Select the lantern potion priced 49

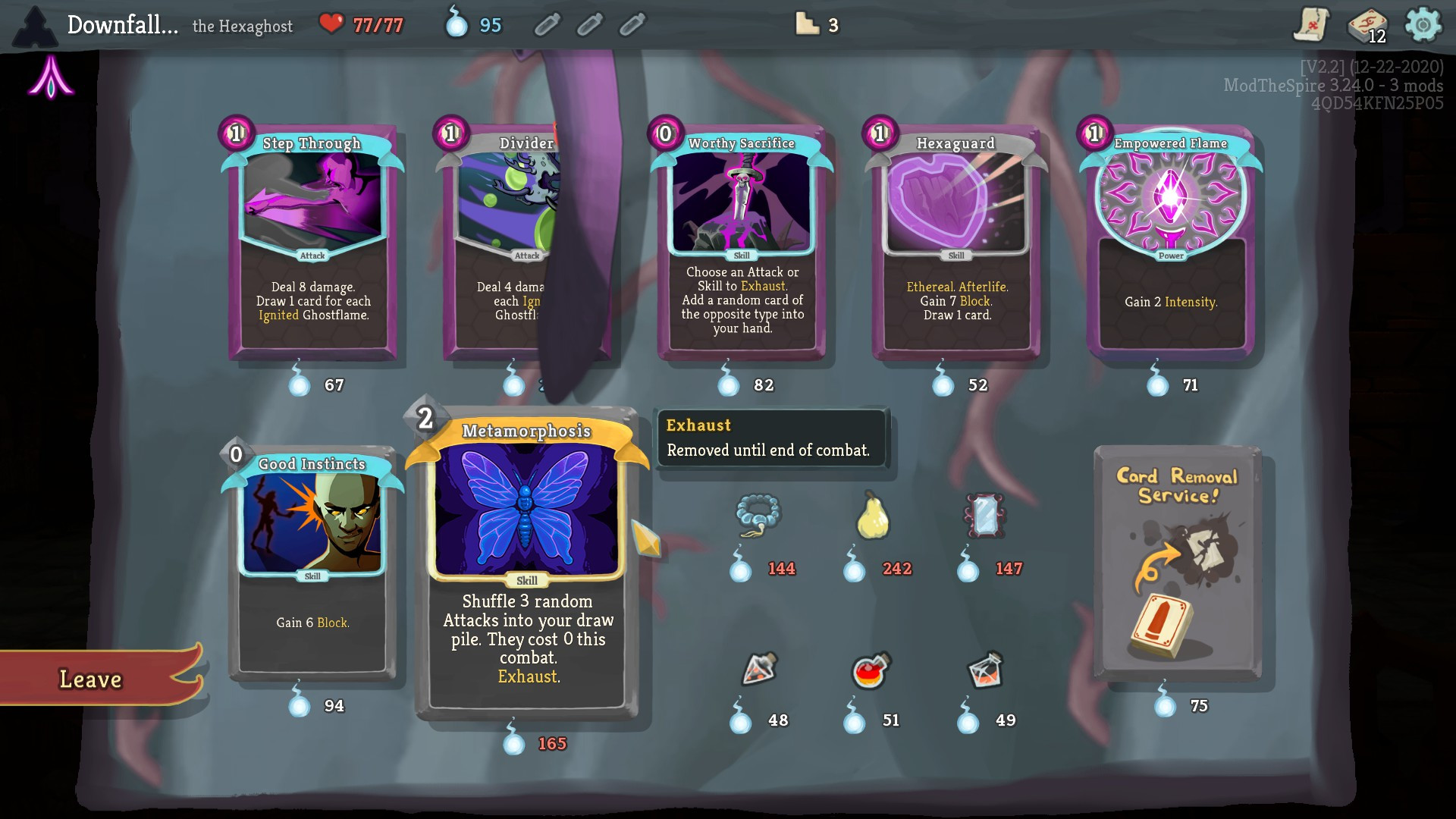click(x=986, y=670)
